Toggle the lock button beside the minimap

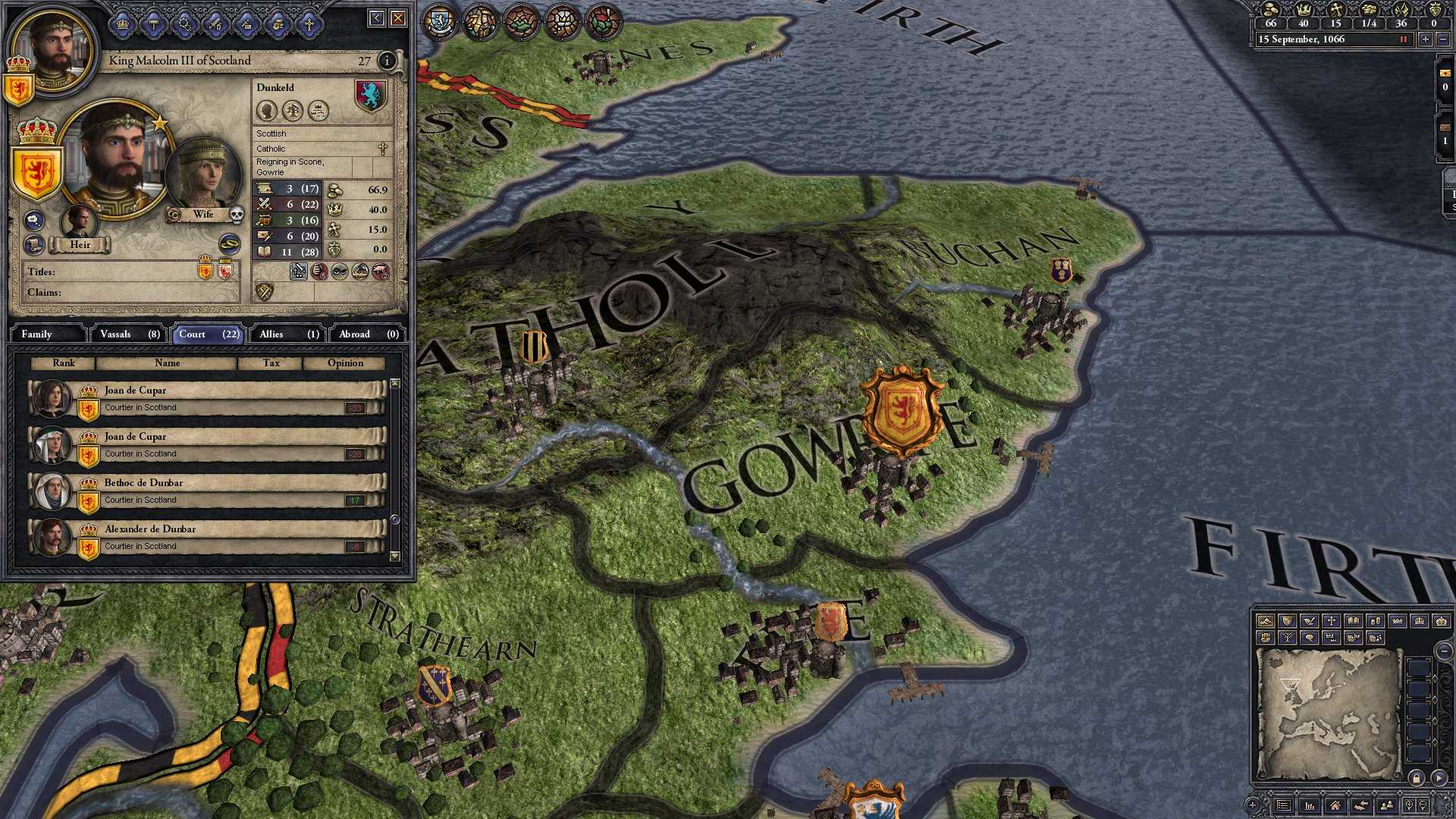(1415, 778)
